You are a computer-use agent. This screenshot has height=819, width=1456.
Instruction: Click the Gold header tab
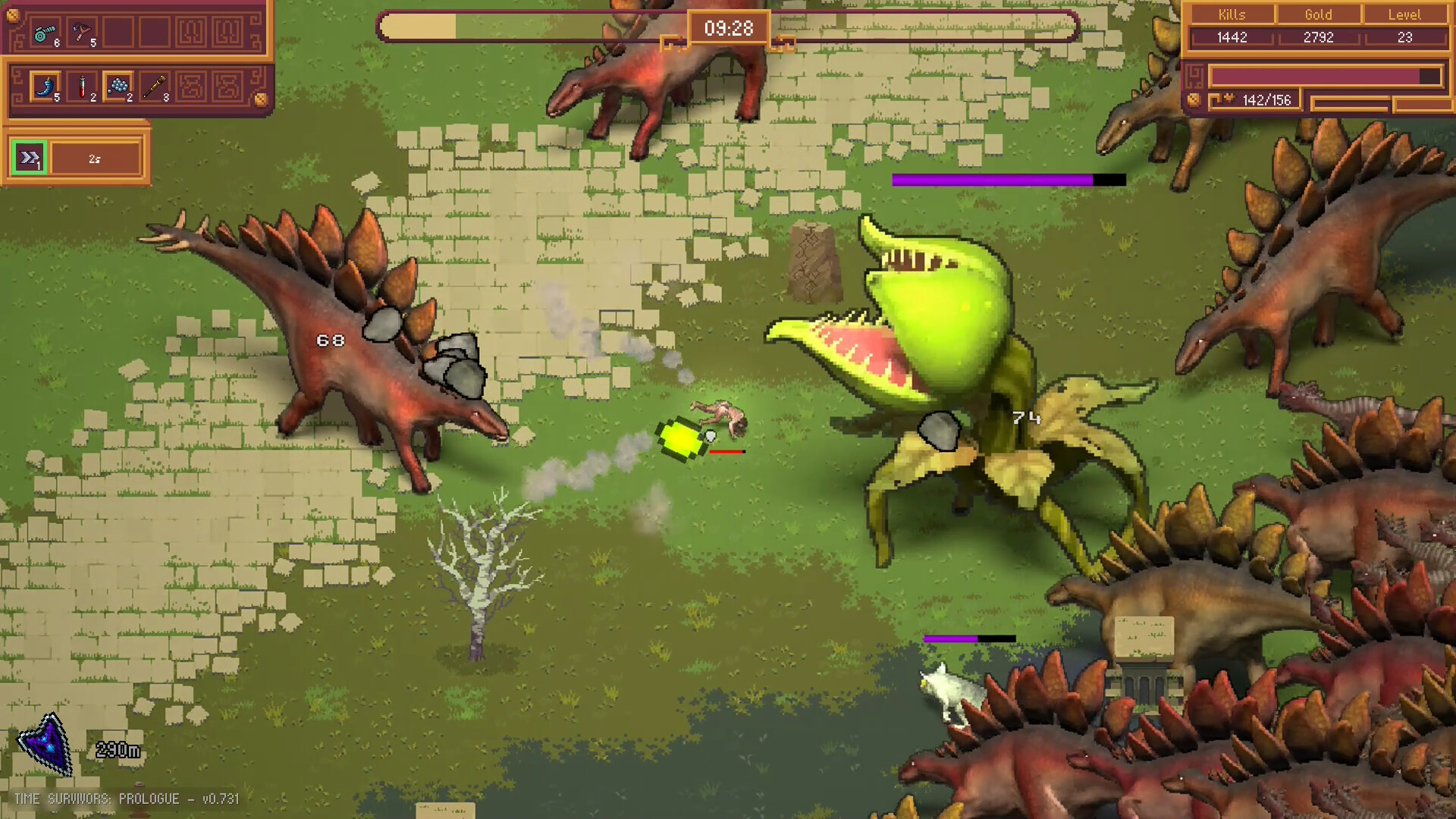pyautogui.click(x=1318, y=14)
